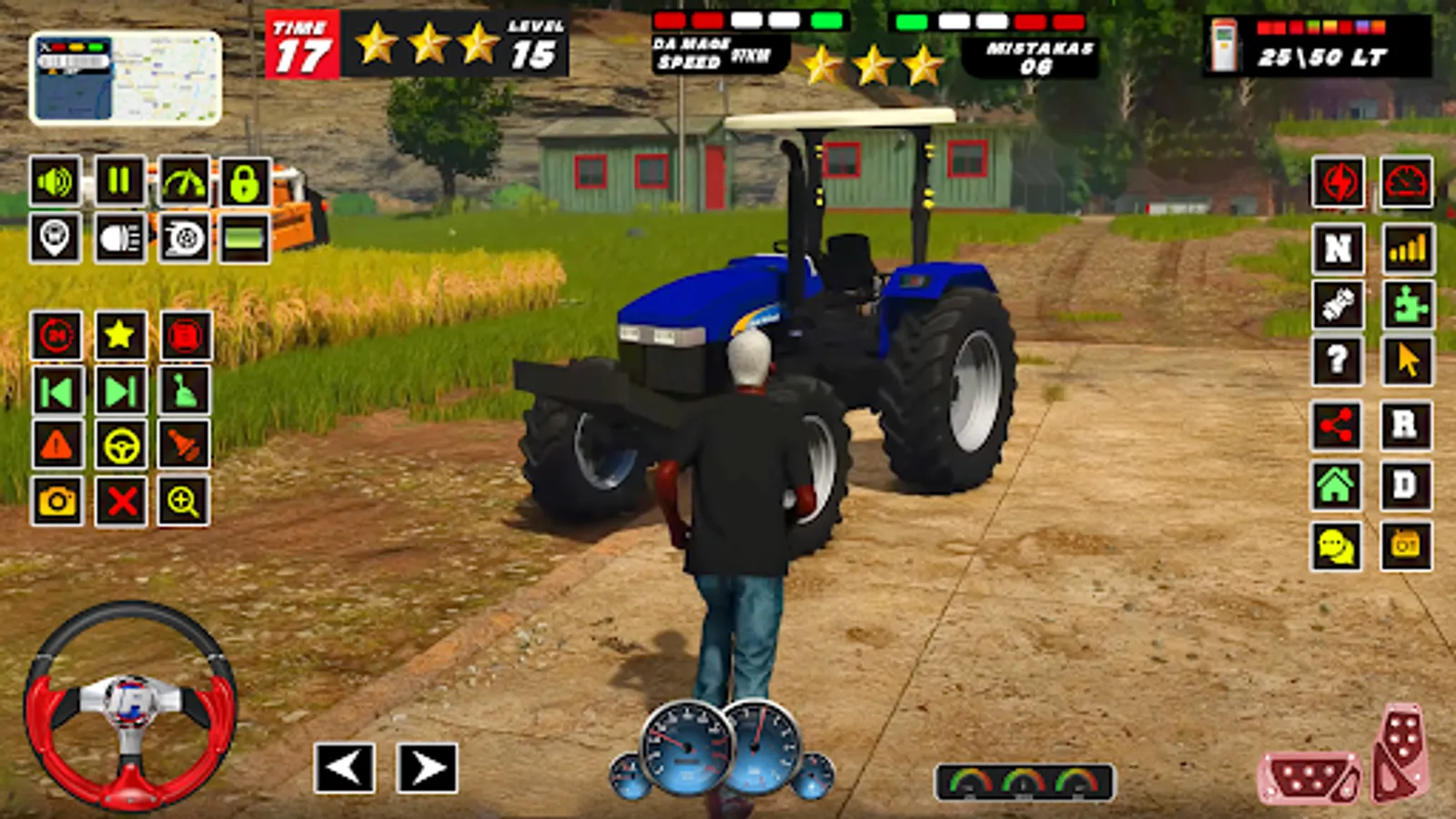Share the game
This screenshot has height=819, width=1456.
tap(1336, 425)
